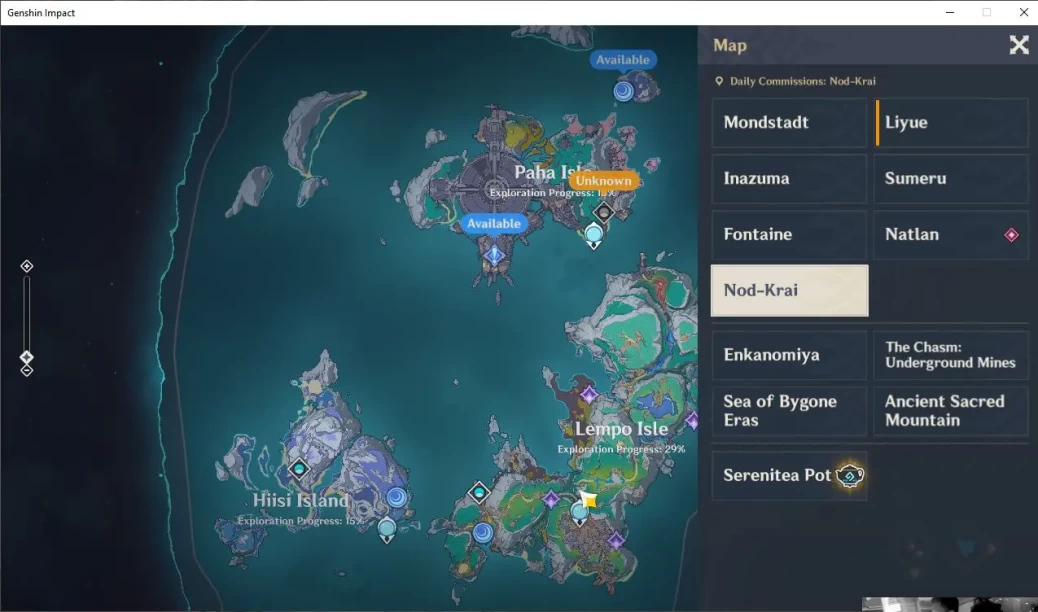Click the zoom-in button on map slider
1038x612 pixels.
pos(27,266)
